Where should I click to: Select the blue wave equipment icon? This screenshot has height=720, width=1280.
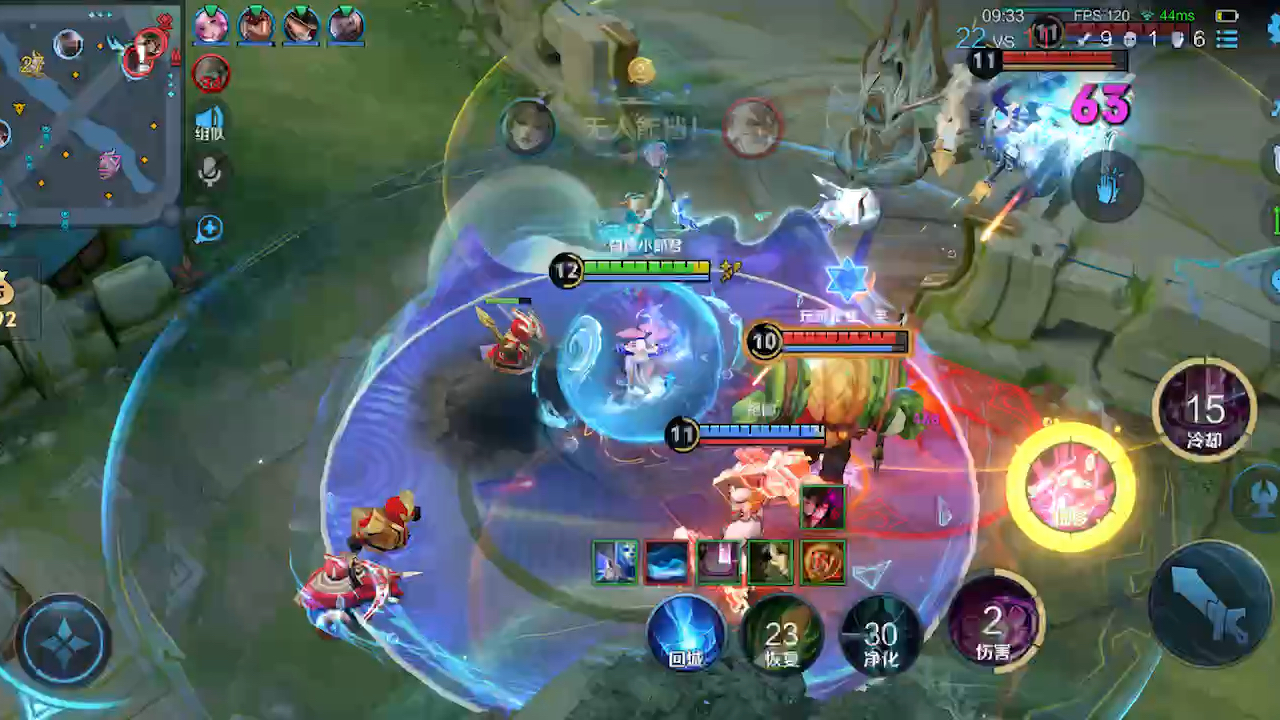point(667,562)
